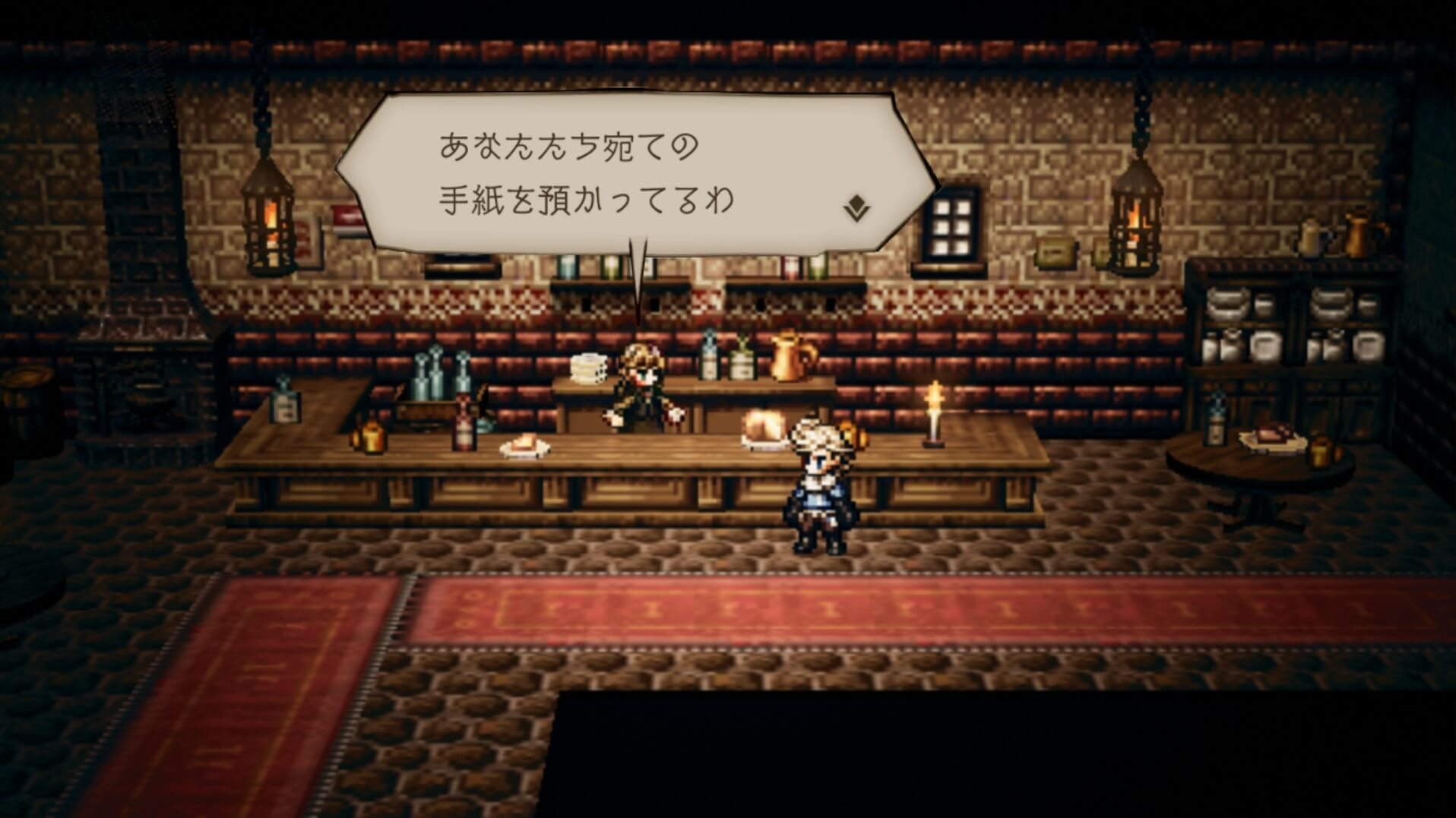1456x818 pixels.
Task: Click the brick fireplace in the corner
Action: click(x=141, y=365)
